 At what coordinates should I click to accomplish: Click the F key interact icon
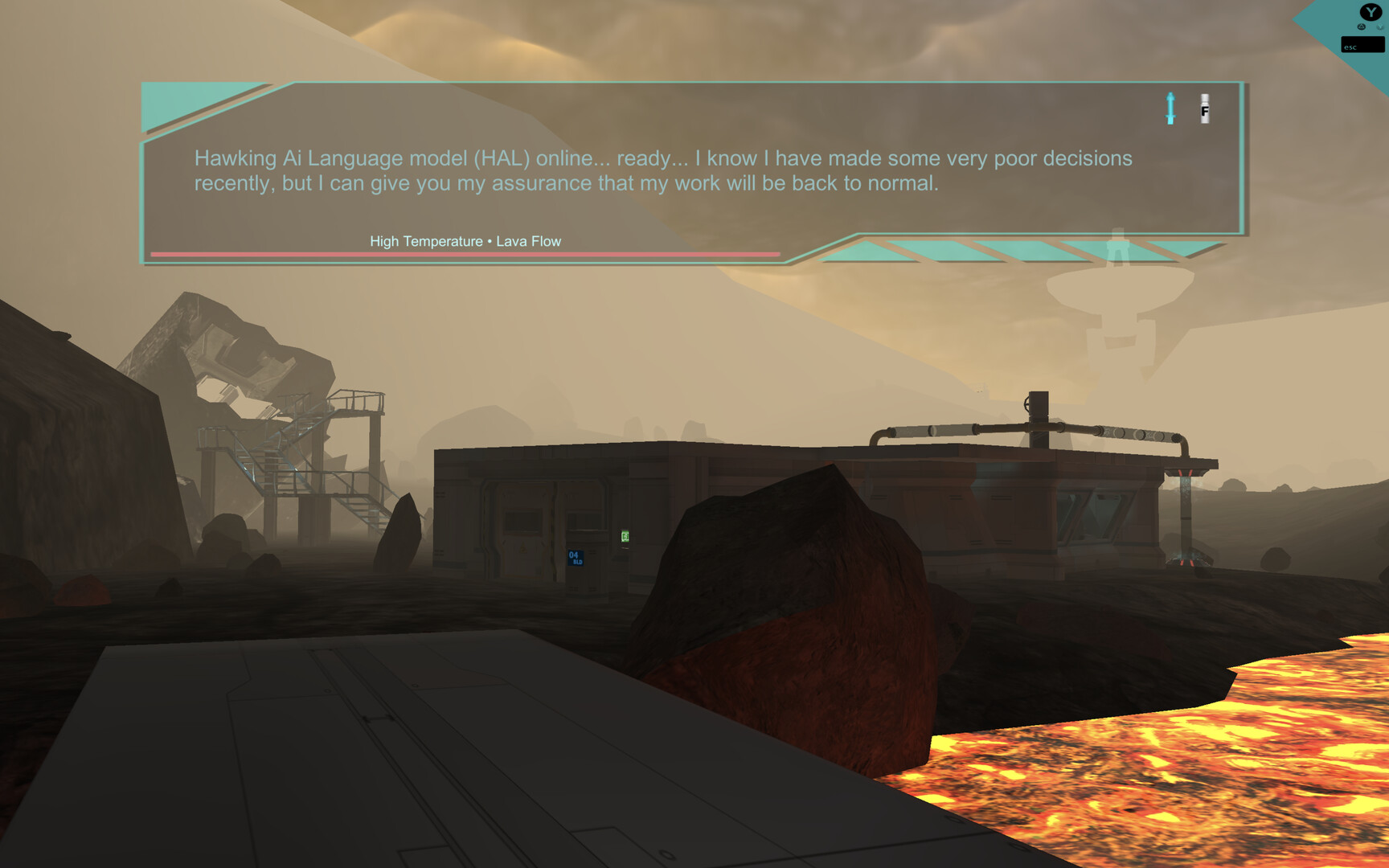[1204, 110]
